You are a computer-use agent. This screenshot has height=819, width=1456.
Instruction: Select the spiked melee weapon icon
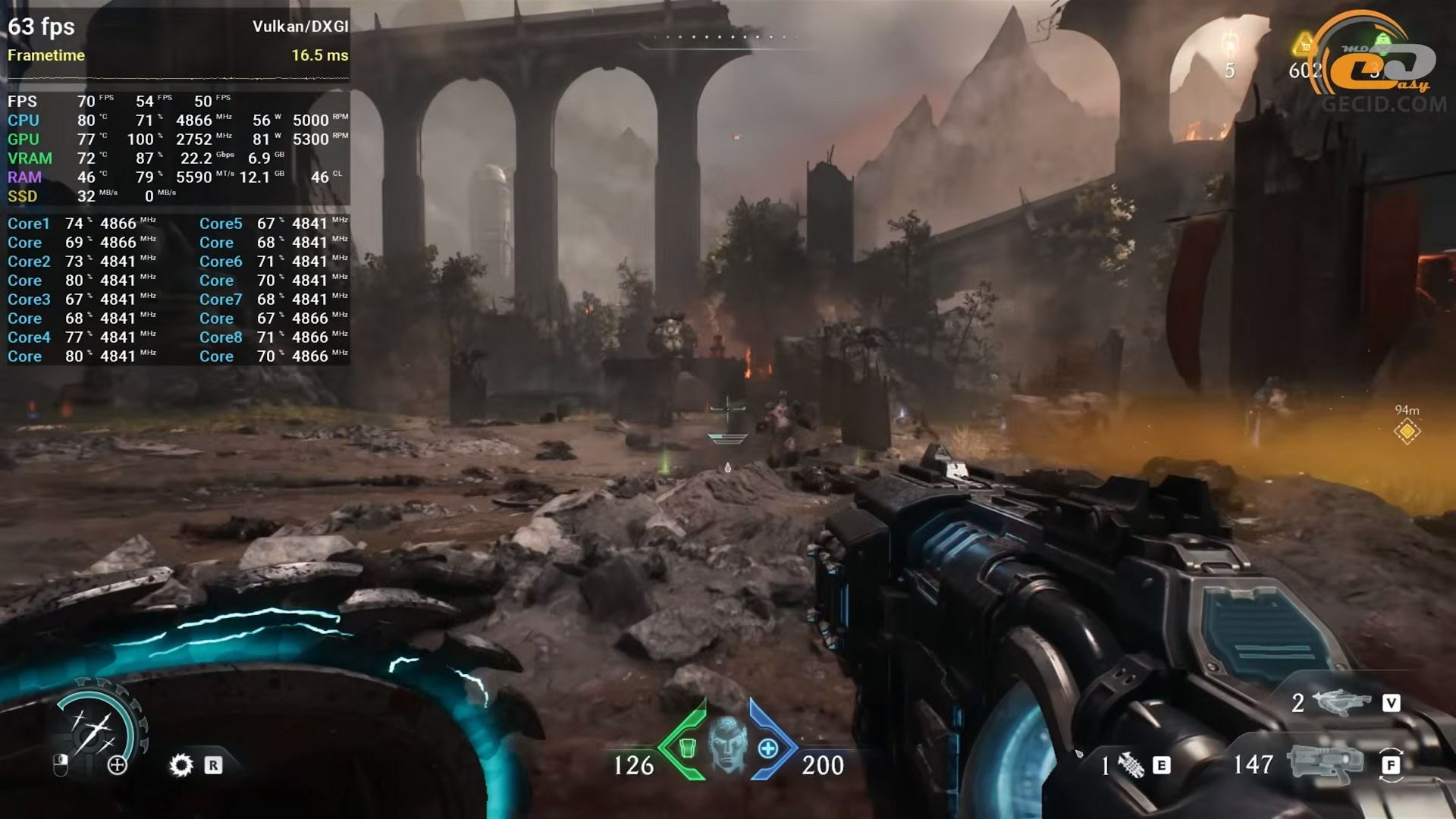click(x=1131, y=766)
